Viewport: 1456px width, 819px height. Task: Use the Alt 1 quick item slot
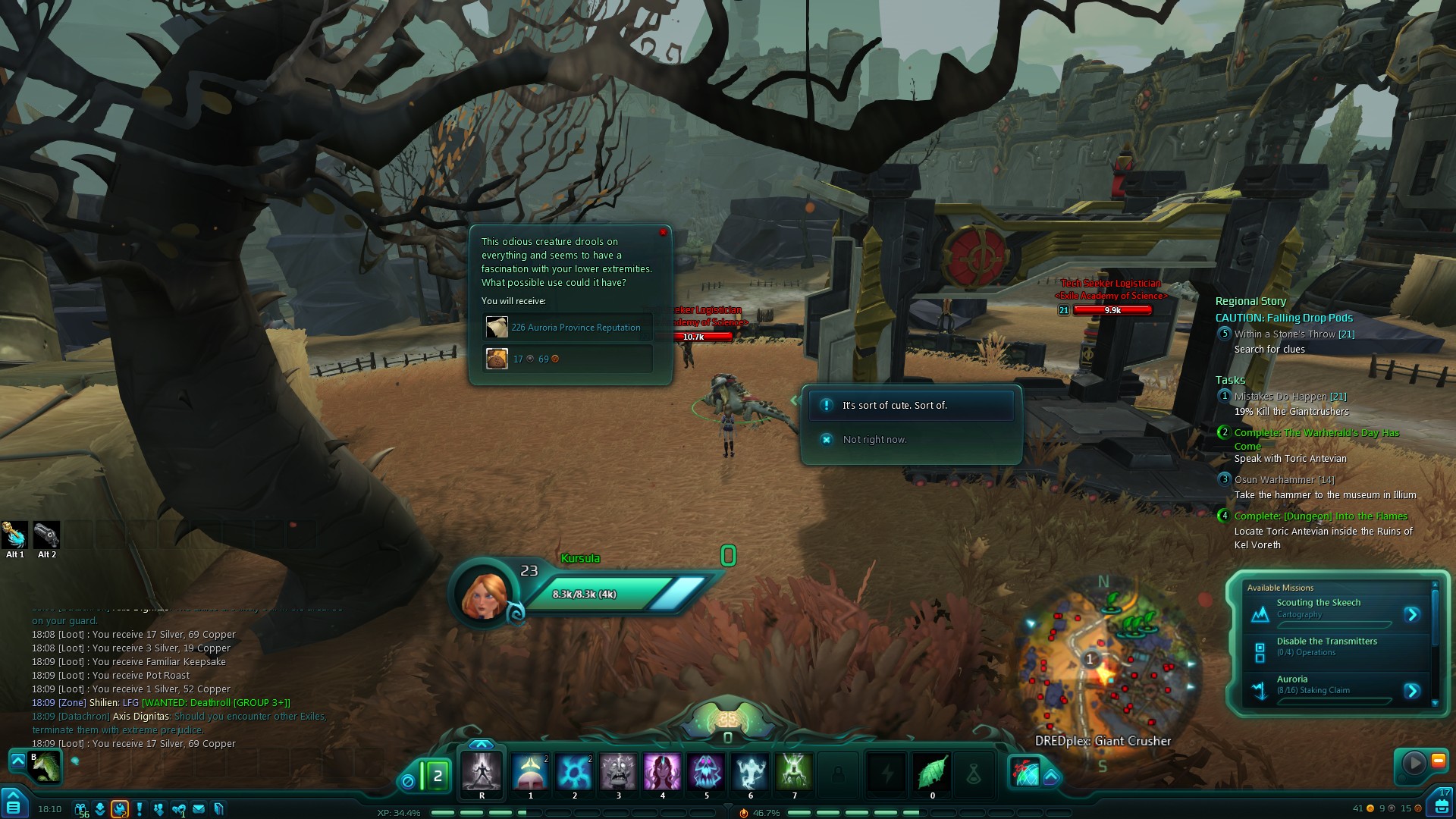click(x=15, y=535)
